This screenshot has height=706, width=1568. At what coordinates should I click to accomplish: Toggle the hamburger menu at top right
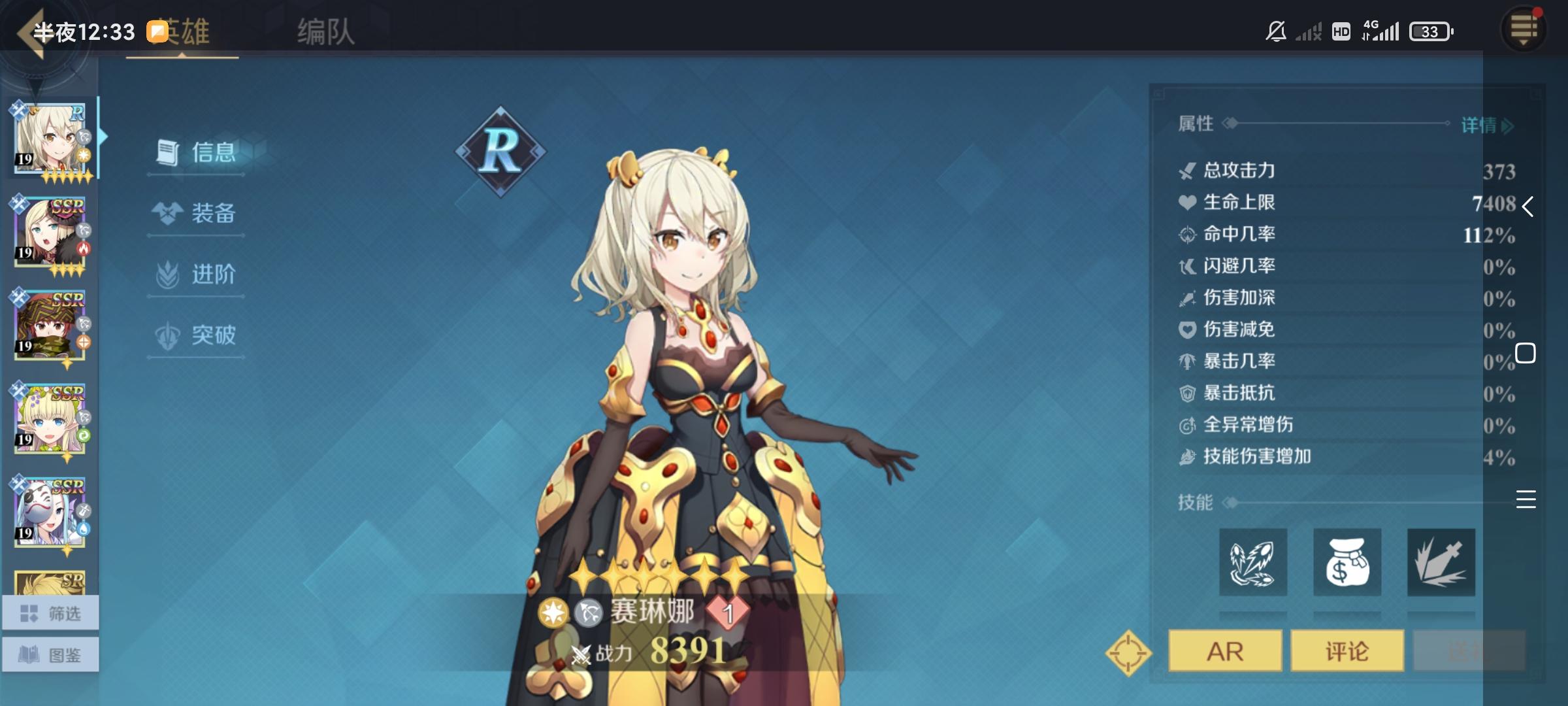click(1523, 29)
